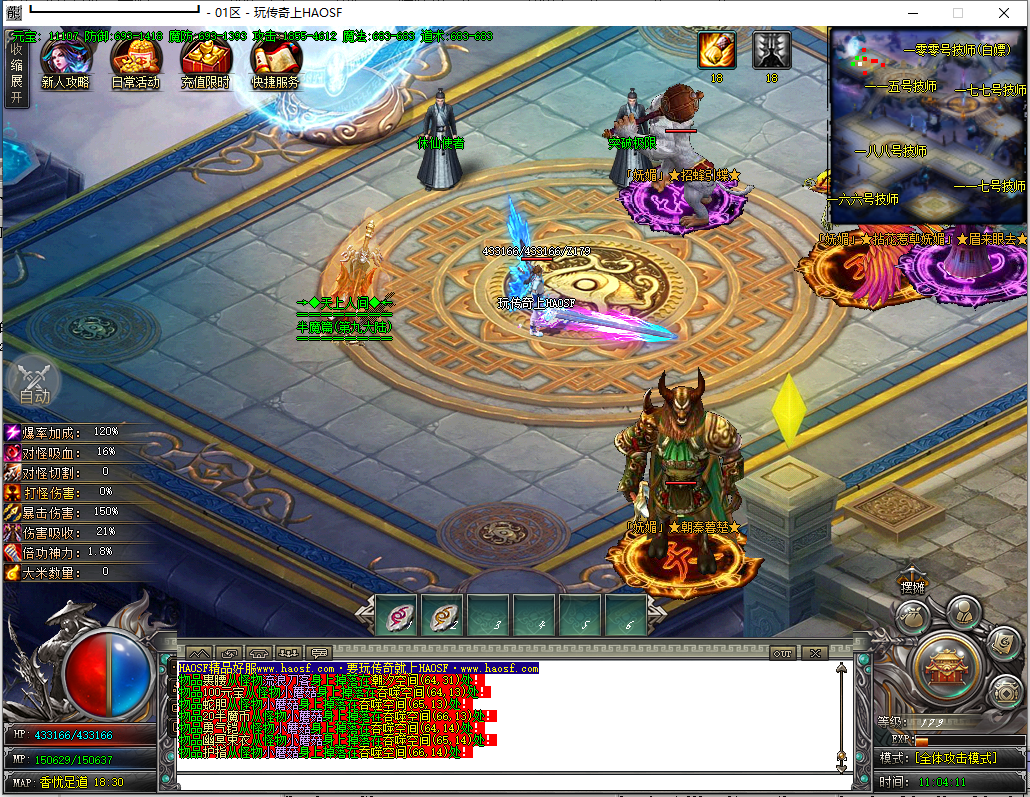Maximize the game window
This screenshot has width=1030, height=797.
(x=958, y=13)
